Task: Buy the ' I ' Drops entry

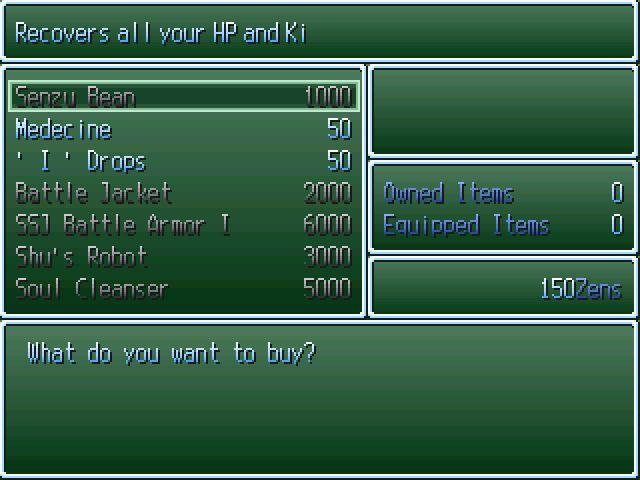Action: (x=183, y=161)
